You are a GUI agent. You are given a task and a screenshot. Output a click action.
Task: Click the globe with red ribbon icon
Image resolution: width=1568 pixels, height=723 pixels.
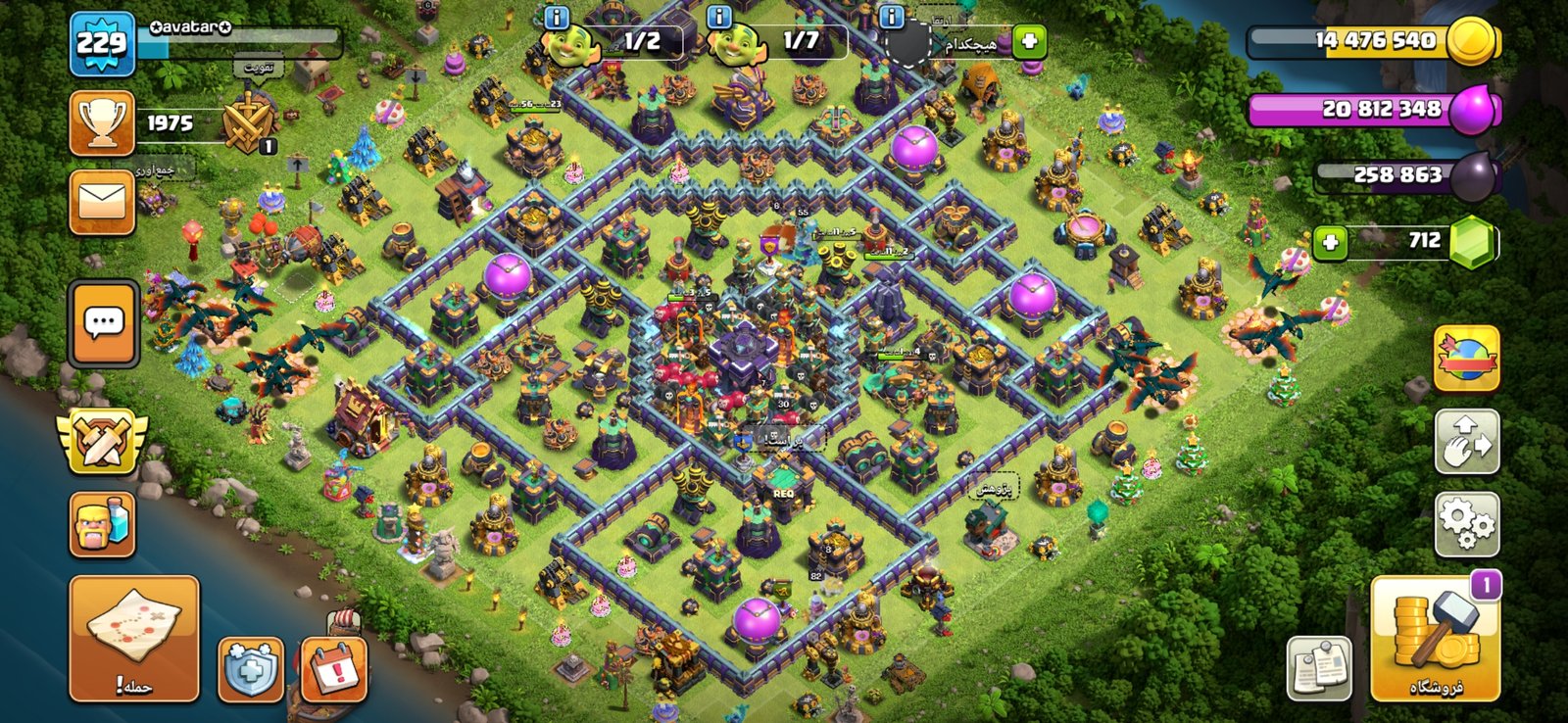pyautogui.click(x=1466, y=360)
